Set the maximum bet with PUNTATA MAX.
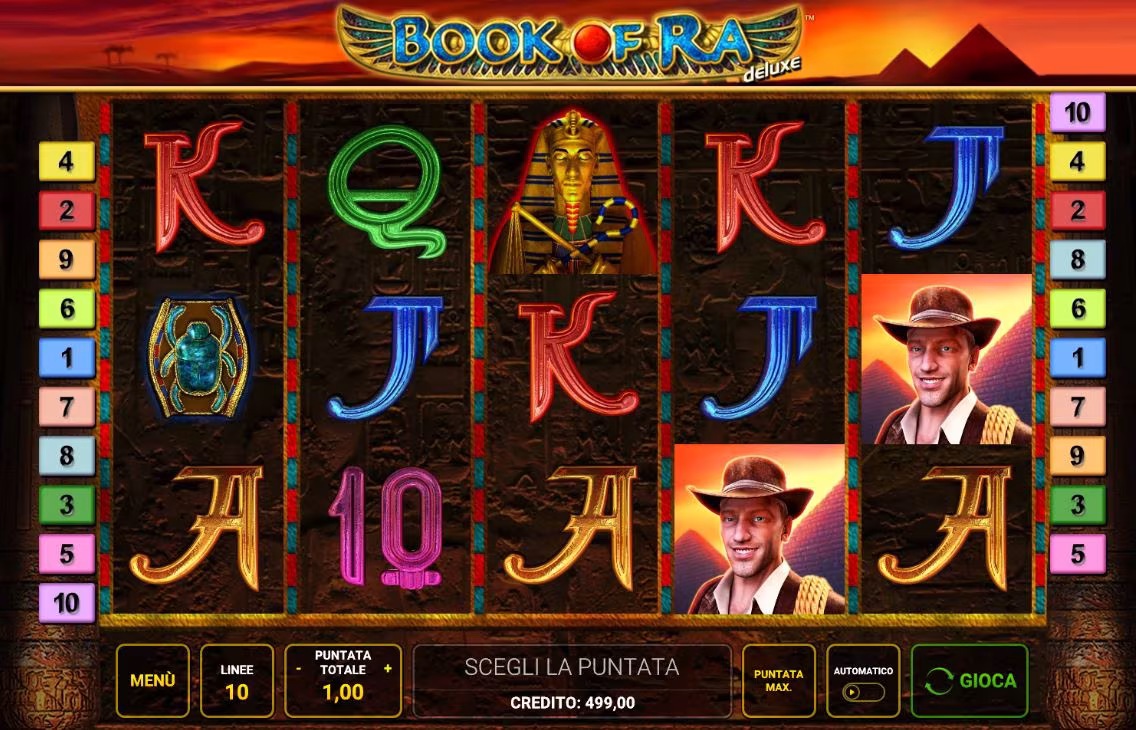1136x730 pixels. point(779,680)
